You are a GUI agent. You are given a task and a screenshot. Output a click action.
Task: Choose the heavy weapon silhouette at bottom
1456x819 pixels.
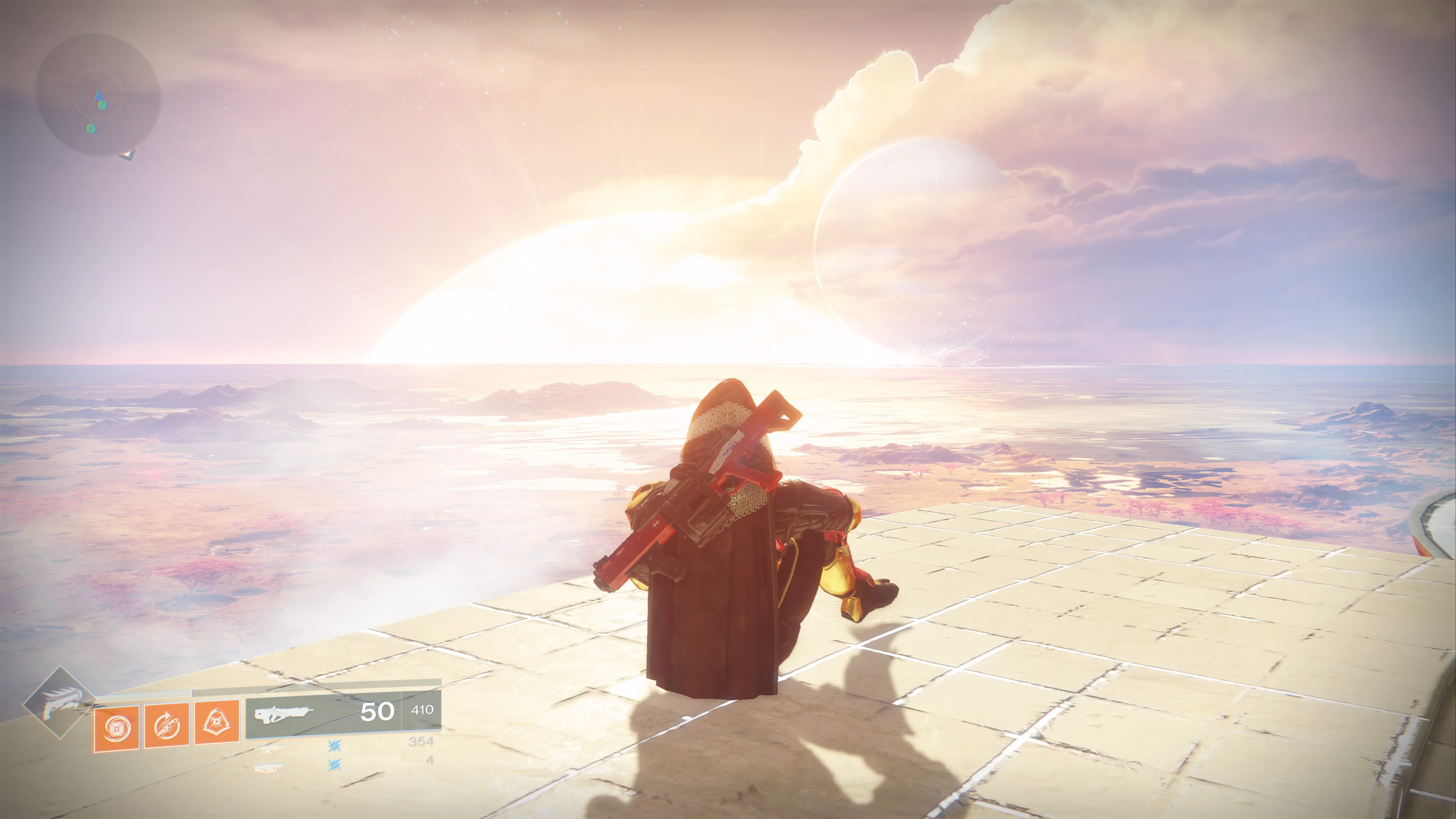[x=269, y=767]
